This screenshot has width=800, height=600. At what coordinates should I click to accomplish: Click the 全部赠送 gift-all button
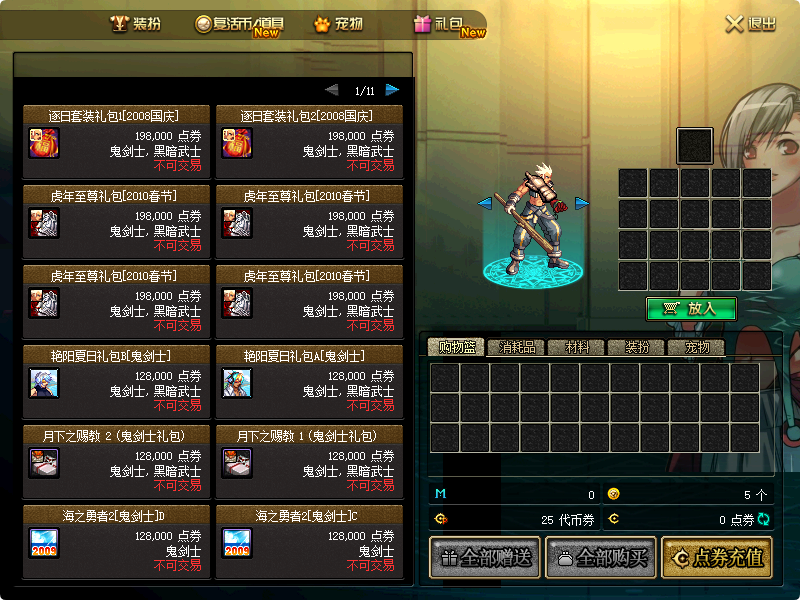484,558
